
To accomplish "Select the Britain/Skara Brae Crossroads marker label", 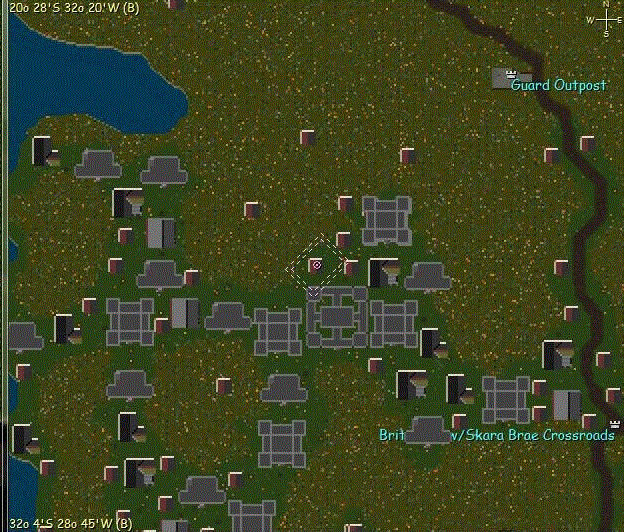I will tap(496, 435).
